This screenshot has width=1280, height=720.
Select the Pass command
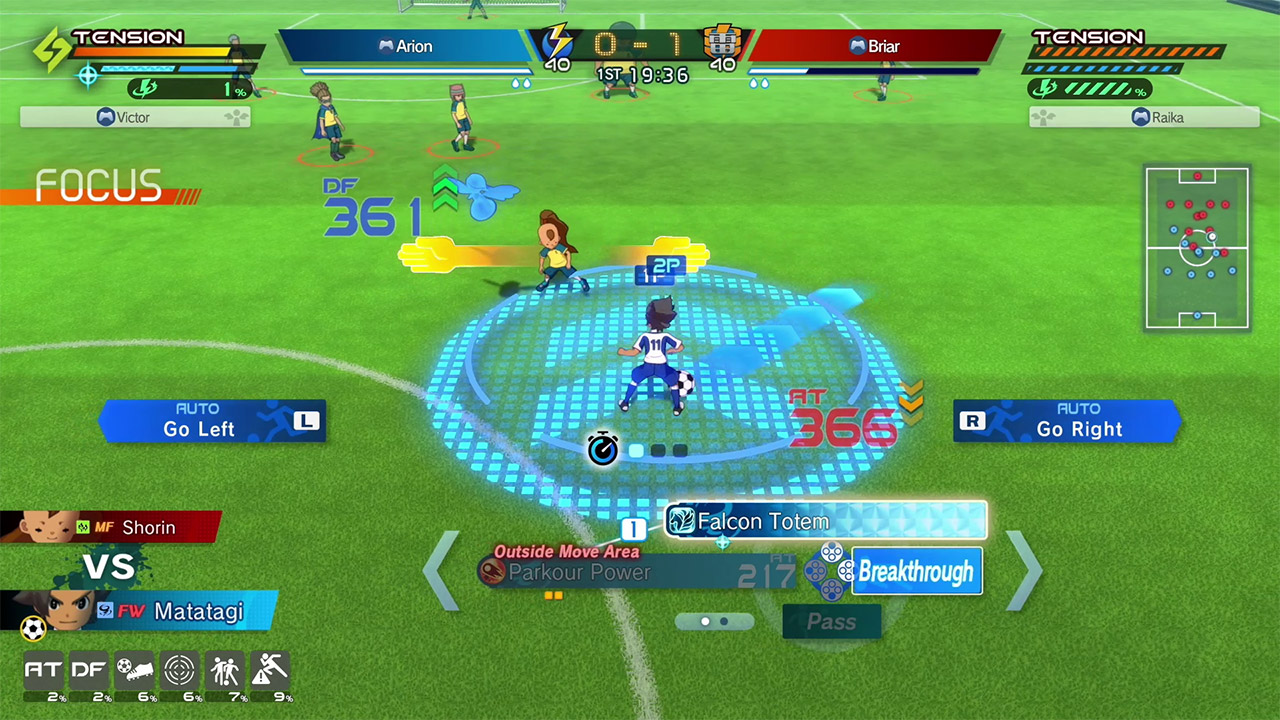(x=832, y=622)
